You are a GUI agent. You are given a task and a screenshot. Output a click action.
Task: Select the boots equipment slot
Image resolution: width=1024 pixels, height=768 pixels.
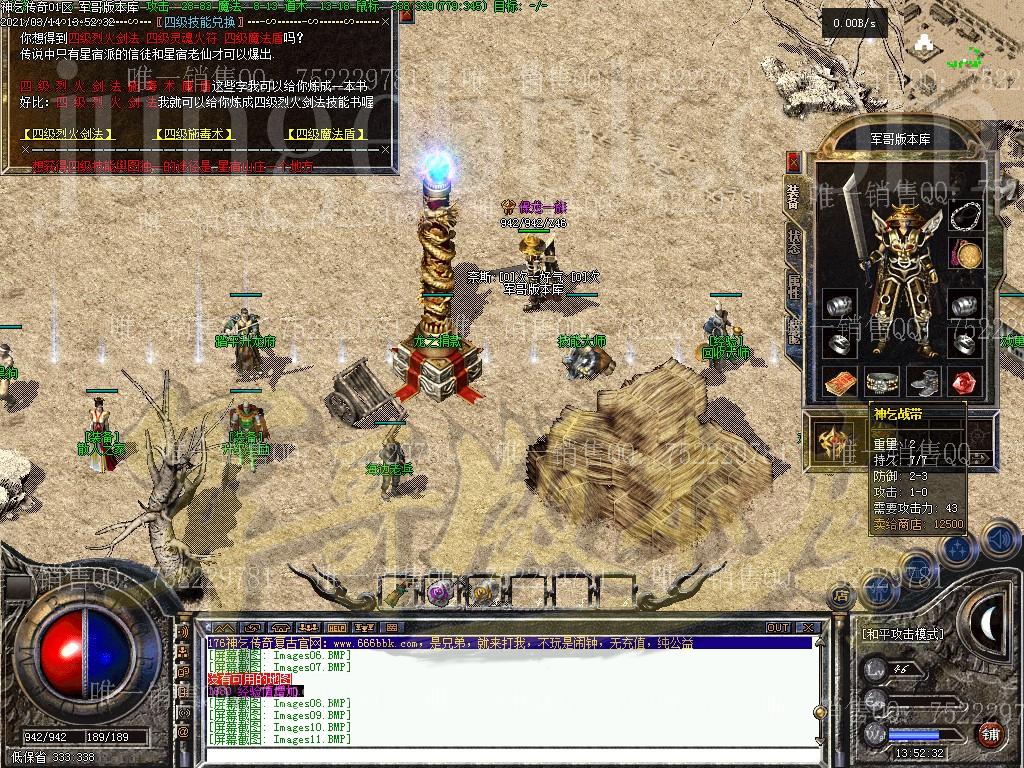click(923, 383)
